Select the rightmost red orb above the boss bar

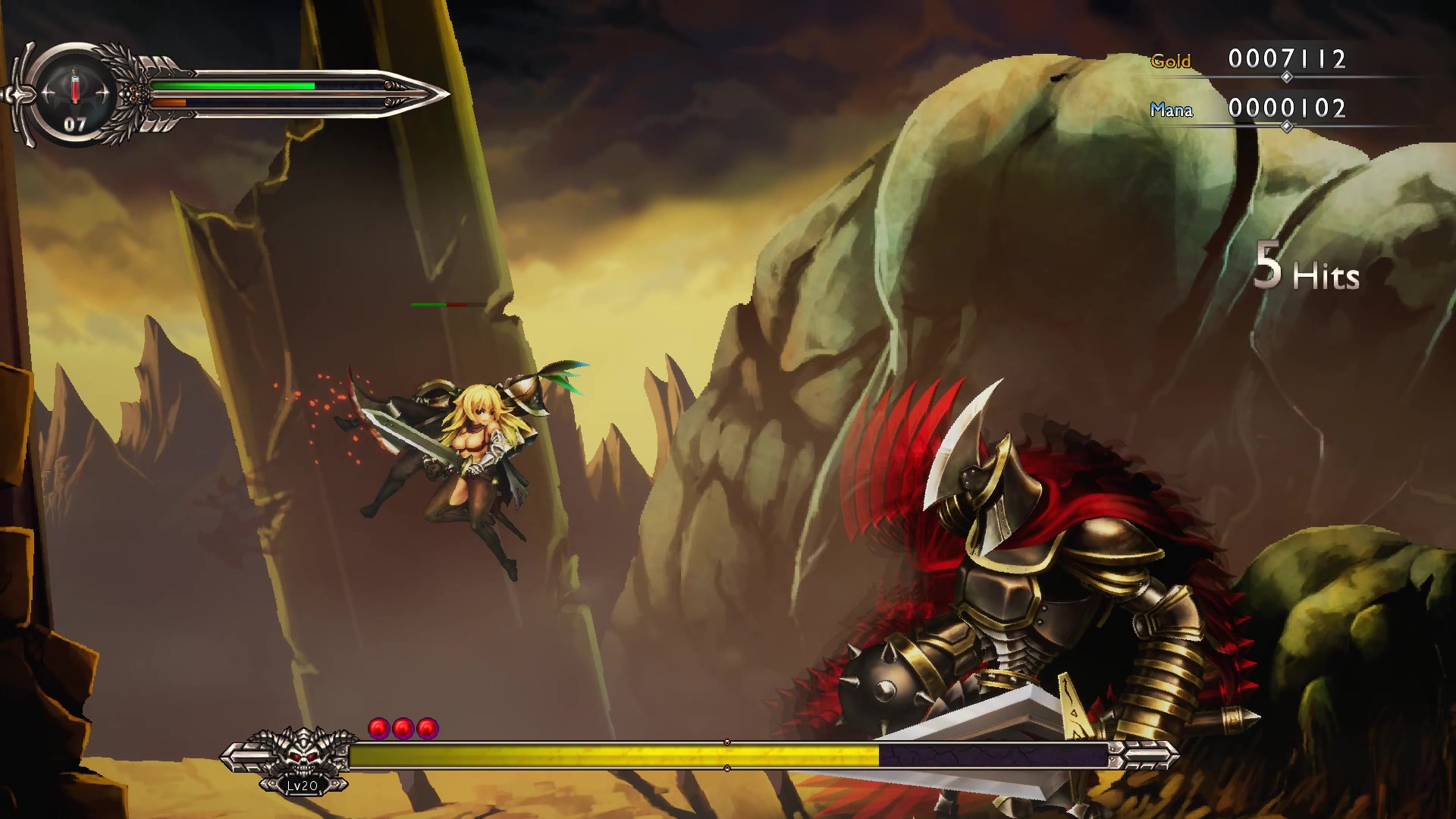tap(425, 726)
